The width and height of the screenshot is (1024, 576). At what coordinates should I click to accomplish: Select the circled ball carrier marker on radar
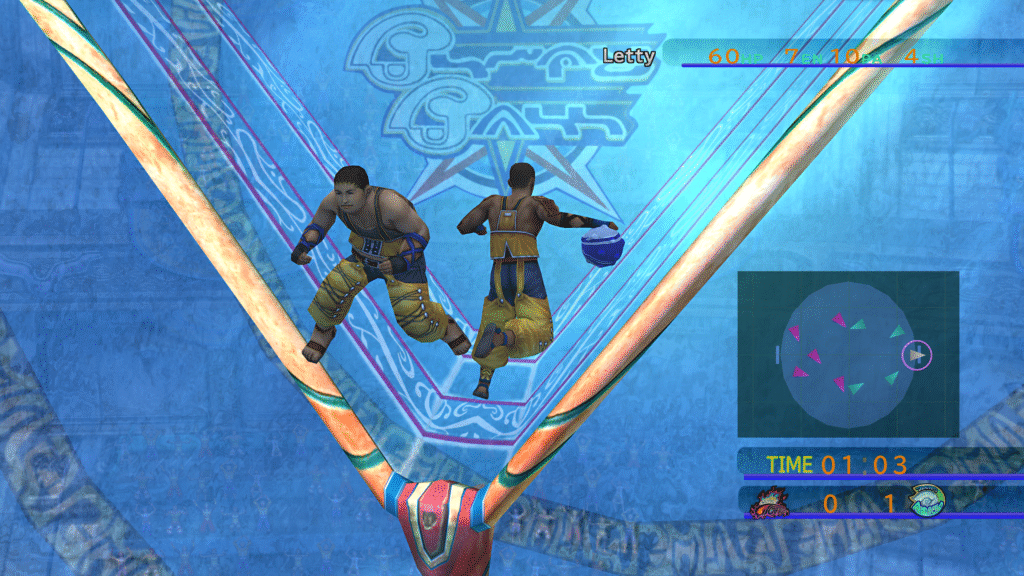[x=916, y=354]
